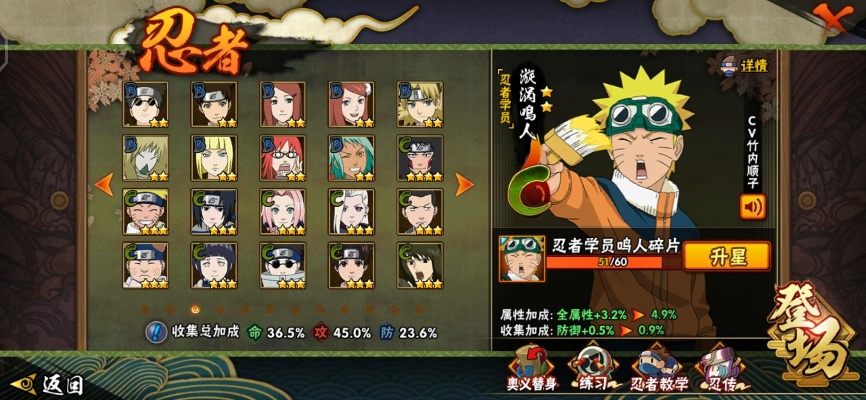Open the 练习 practice mode
This screenshot has width=866, height=400.
pos(590,370)
